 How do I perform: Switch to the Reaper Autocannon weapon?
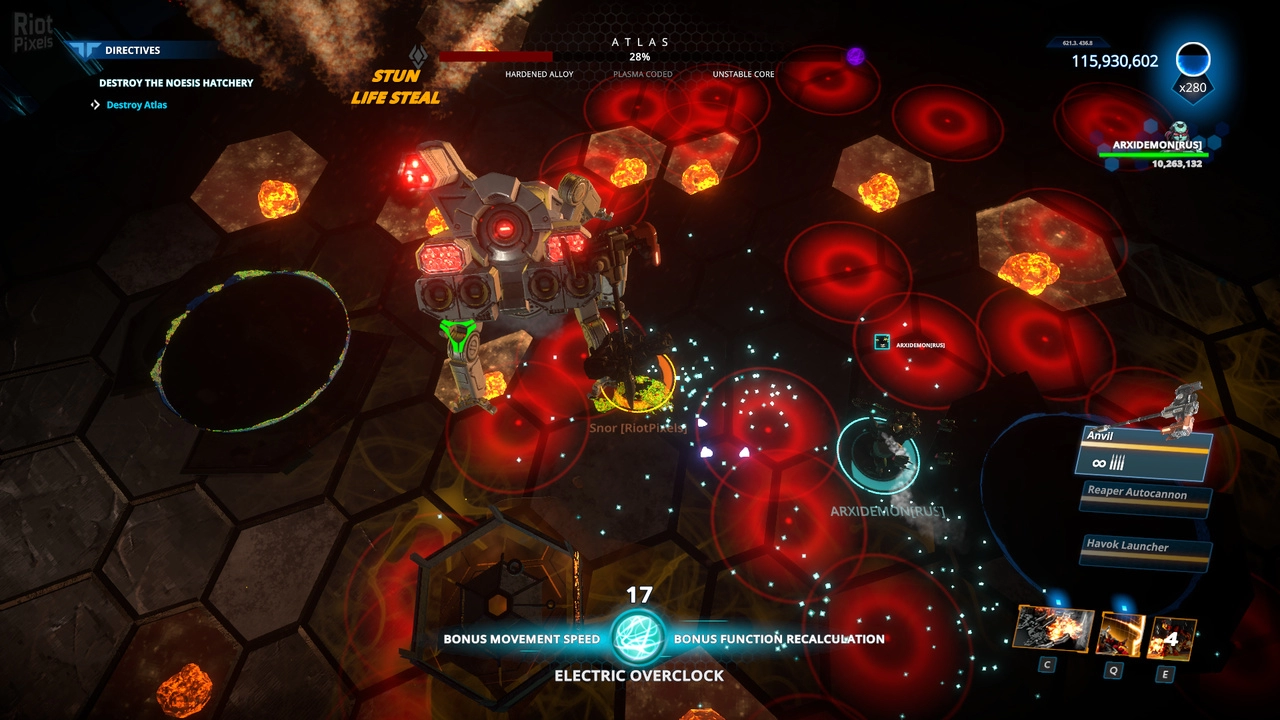(x=1149, y=496)
